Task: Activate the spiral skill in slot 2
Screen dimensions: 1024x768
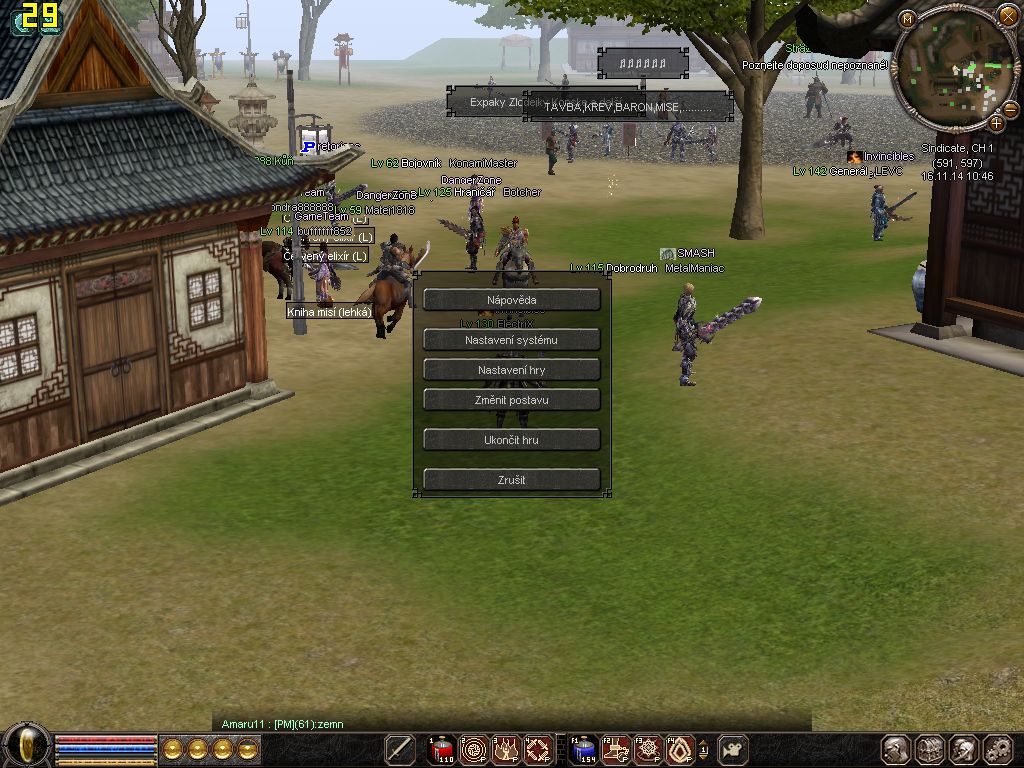Action: (x=474, y=749)
